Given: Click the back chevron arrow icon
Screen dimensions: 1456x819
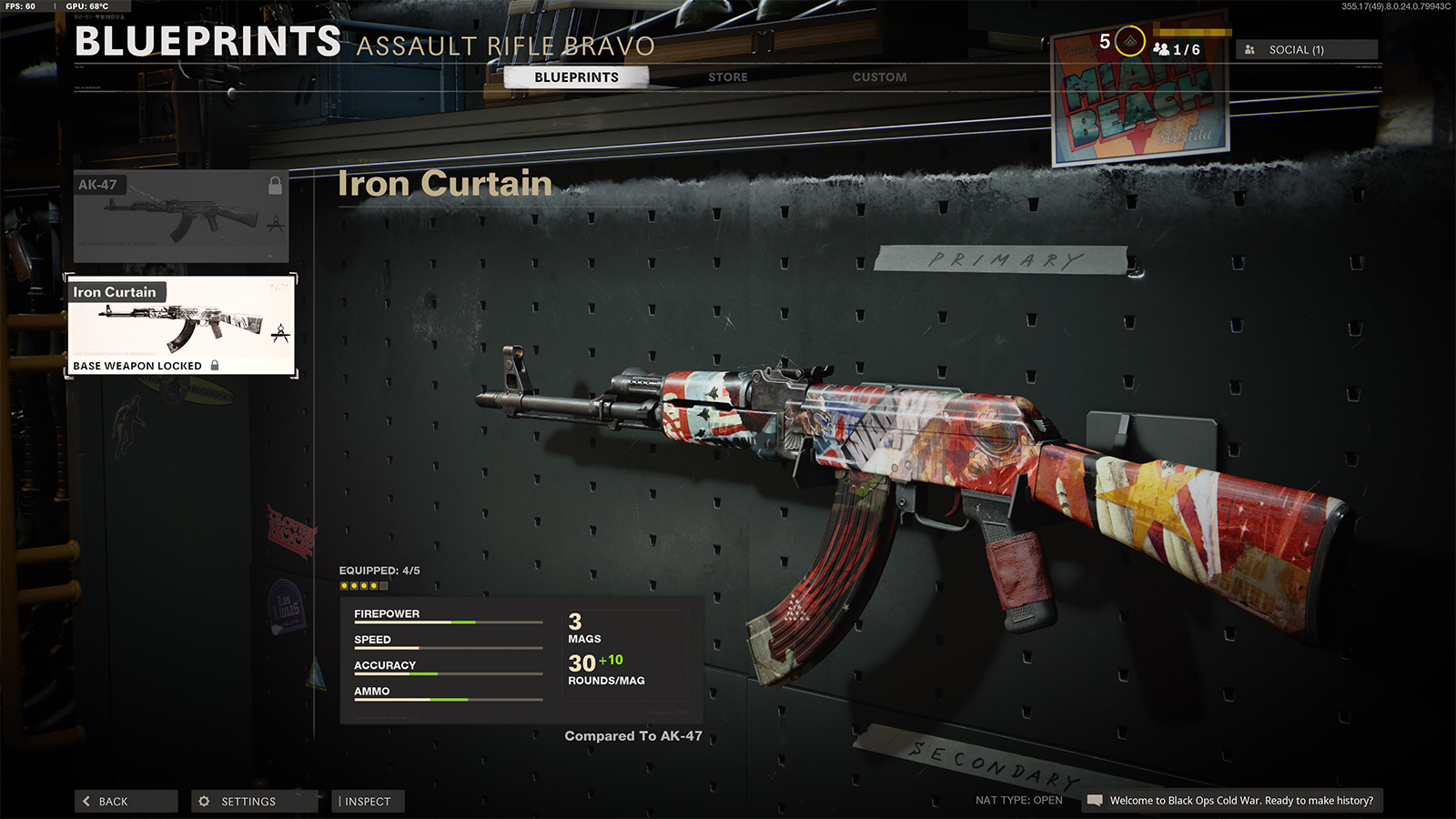Looking at the screenshot, I should [85, 801].
